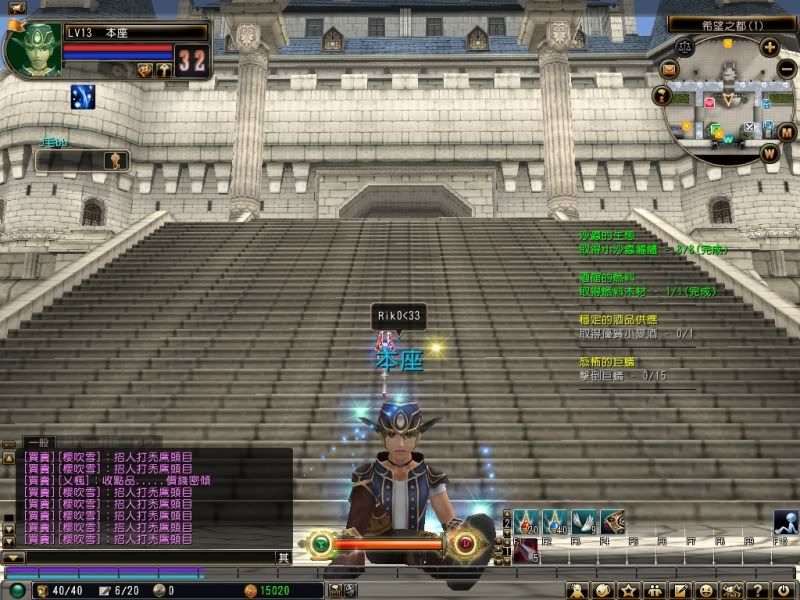
Task: Activate the sitting figure action in slot F10
Action: 785,521
